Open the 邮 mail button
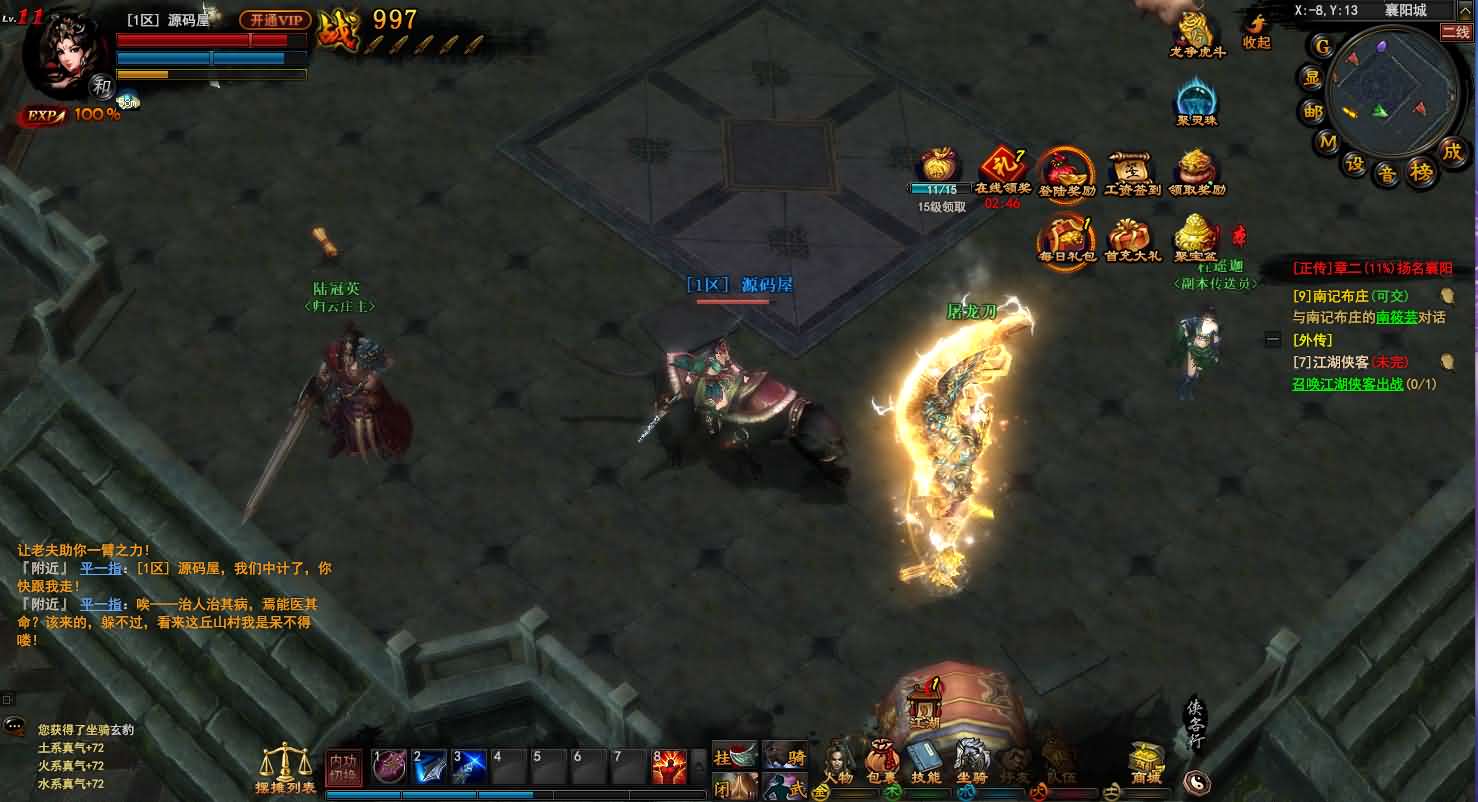1478x802 pixels. [x=1312, y=111]
